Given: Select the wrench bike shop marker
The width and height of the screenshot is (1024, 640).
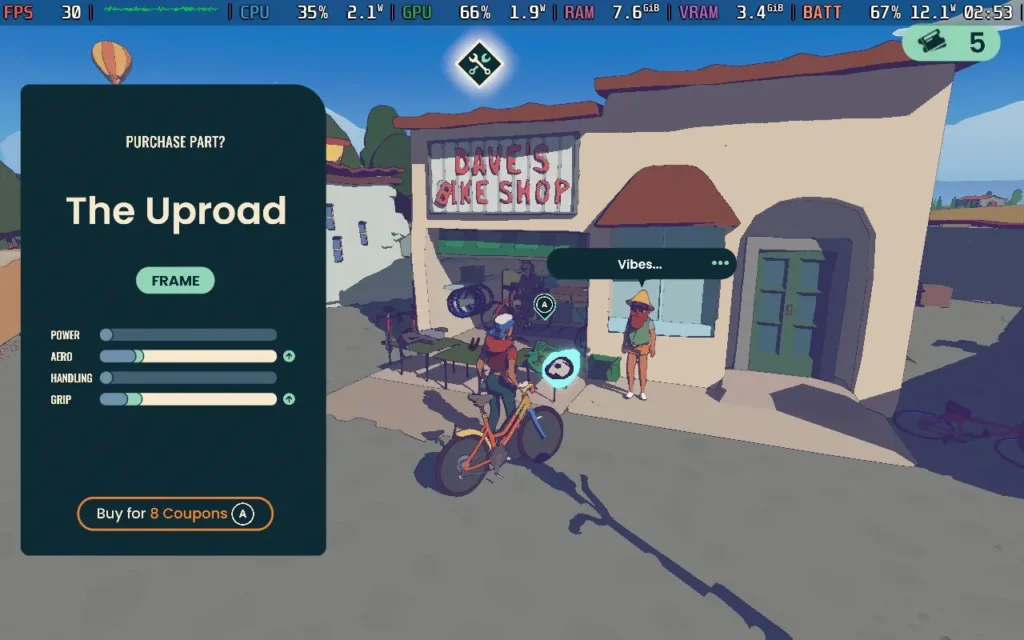Looking at the screenshot, I should click(x=479, y=64).
